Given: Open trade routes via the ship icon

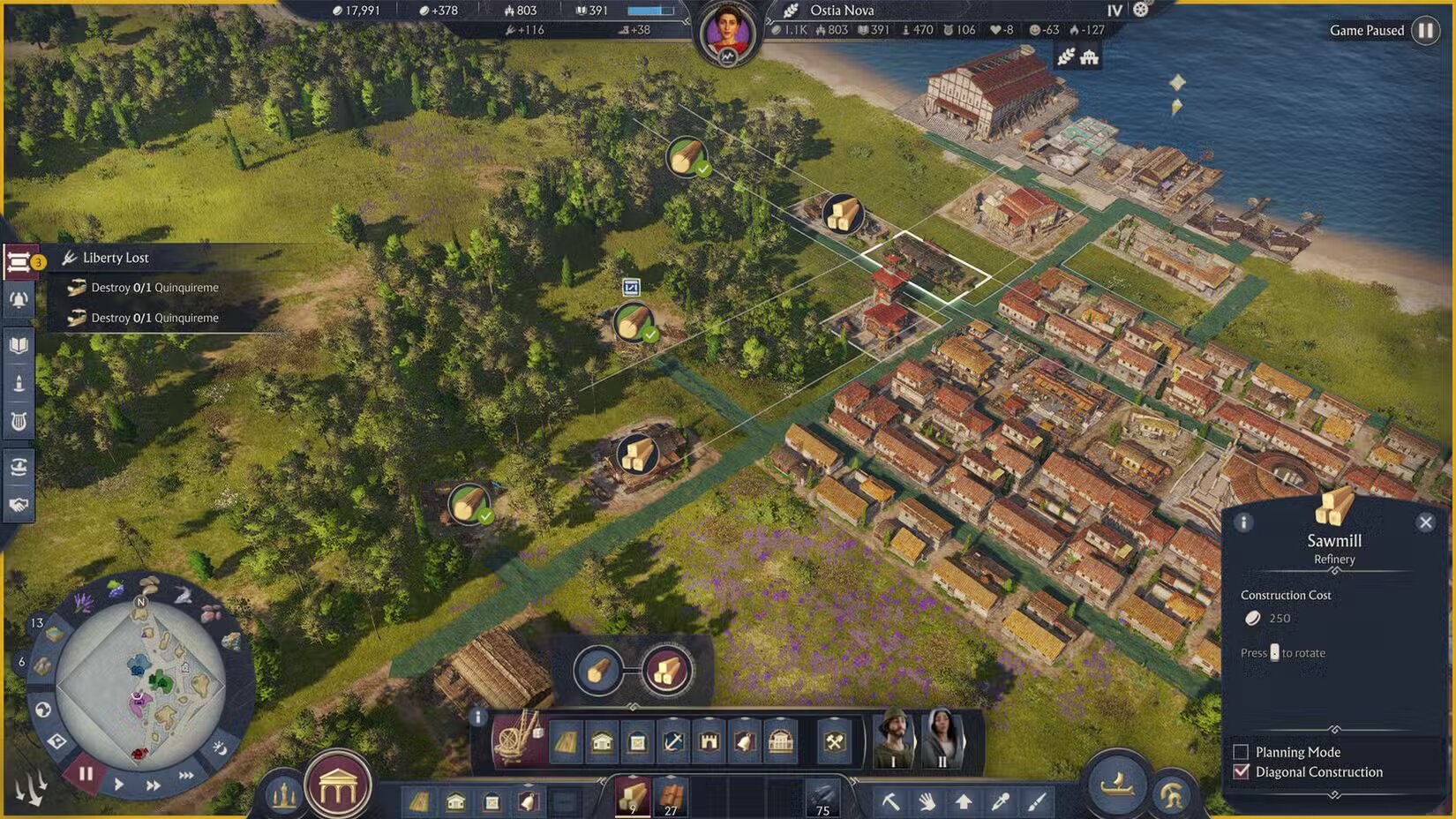Looking at the screenshot, I should click(18, 468).
